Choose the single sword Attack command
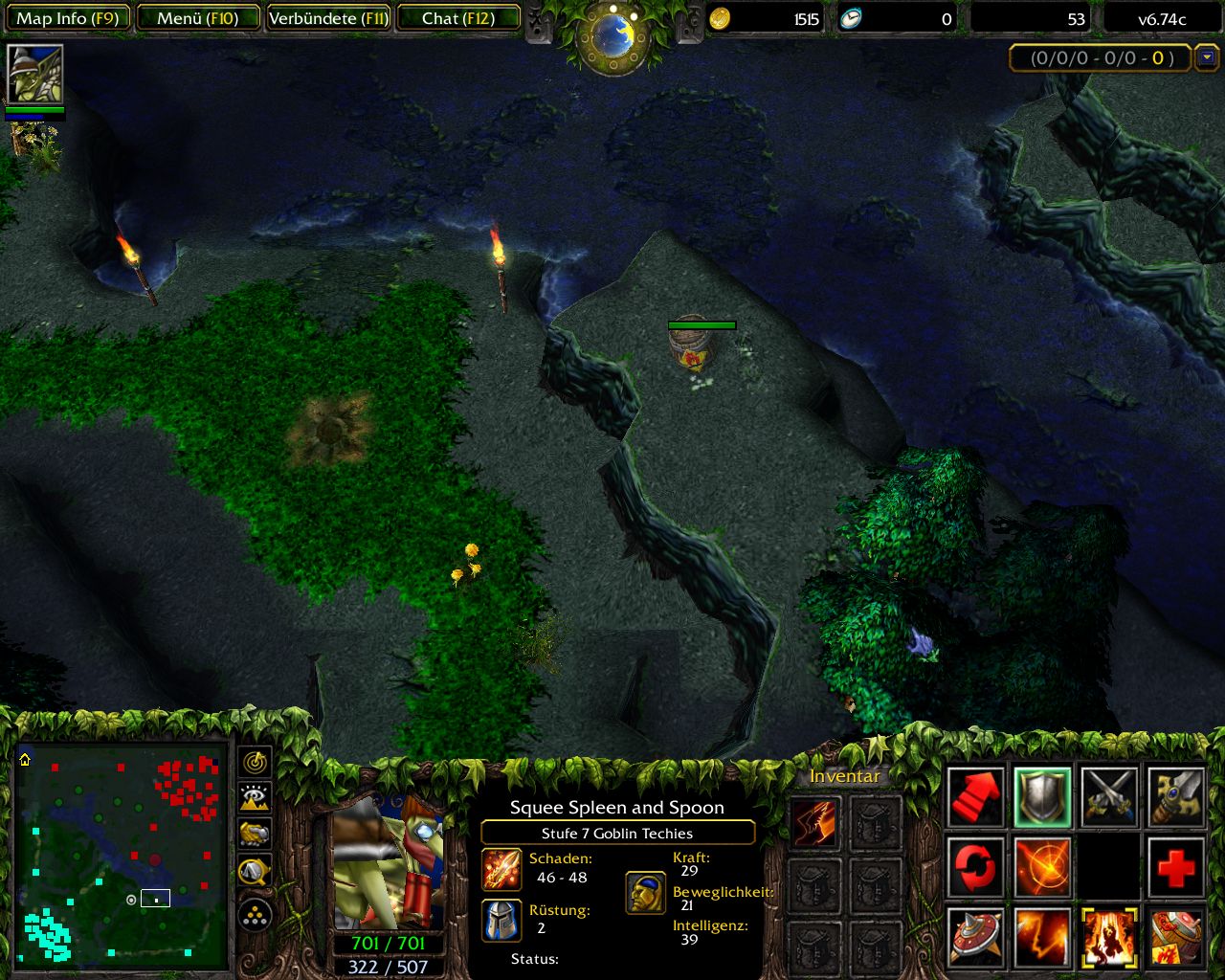 click(1176, 796)
